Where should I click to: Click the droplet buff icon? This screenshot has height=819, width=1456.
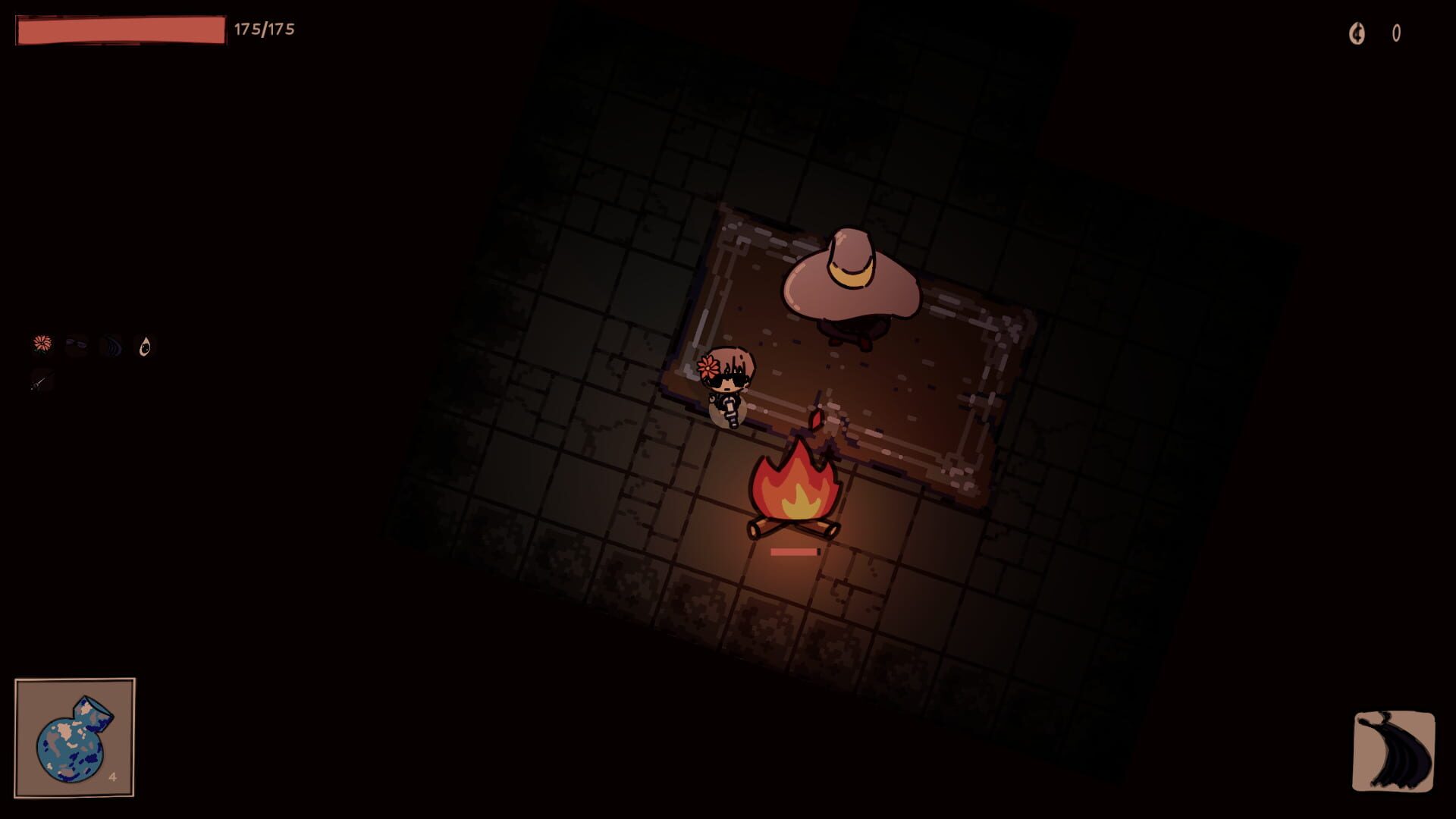tap(144, 345)
